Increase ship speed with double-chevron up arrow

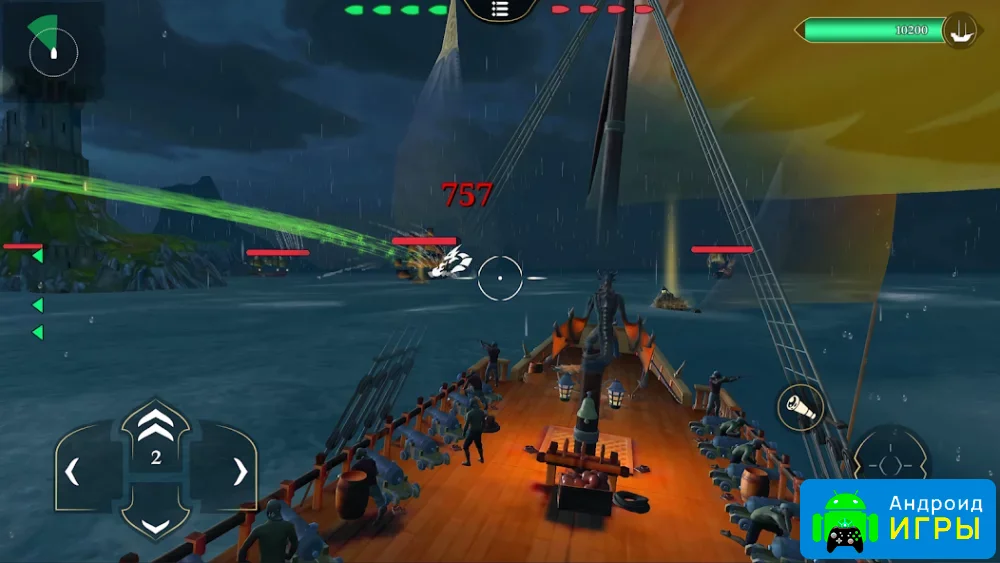click(x=155, y=427)
